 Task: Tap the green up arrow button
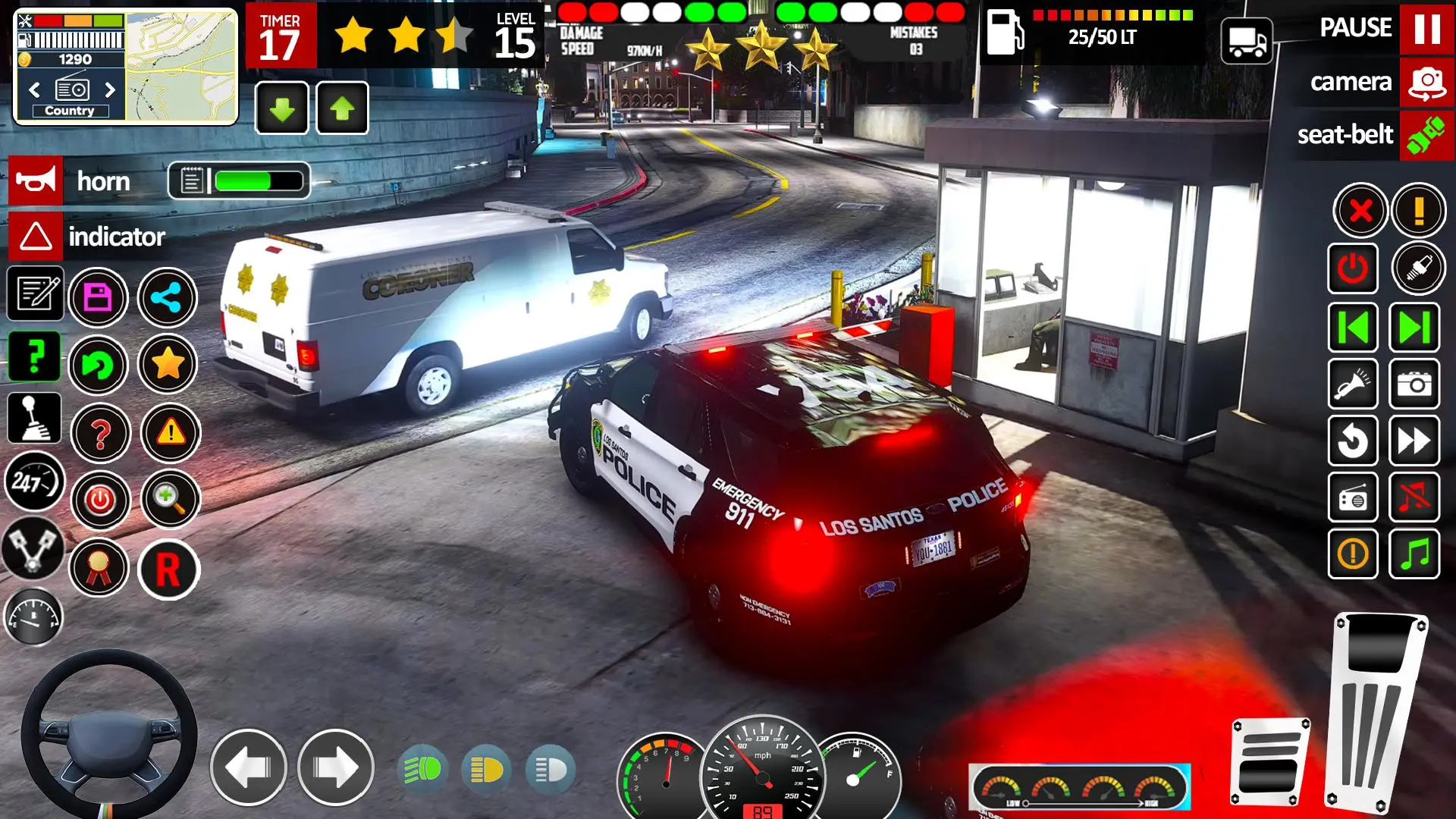(342, 108)
